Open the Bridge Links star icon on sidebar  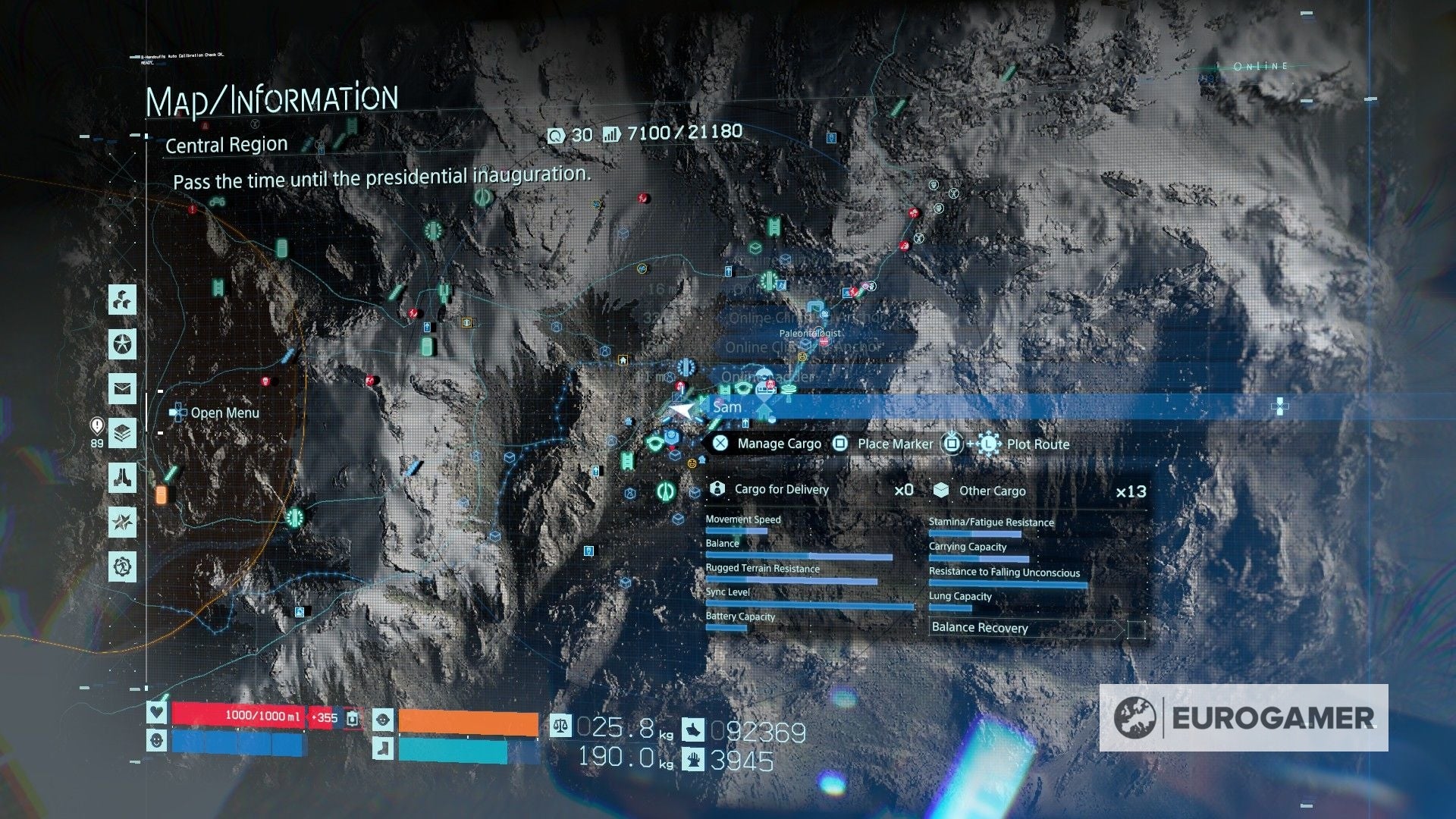pyautogui.click(x=121, y=345)
